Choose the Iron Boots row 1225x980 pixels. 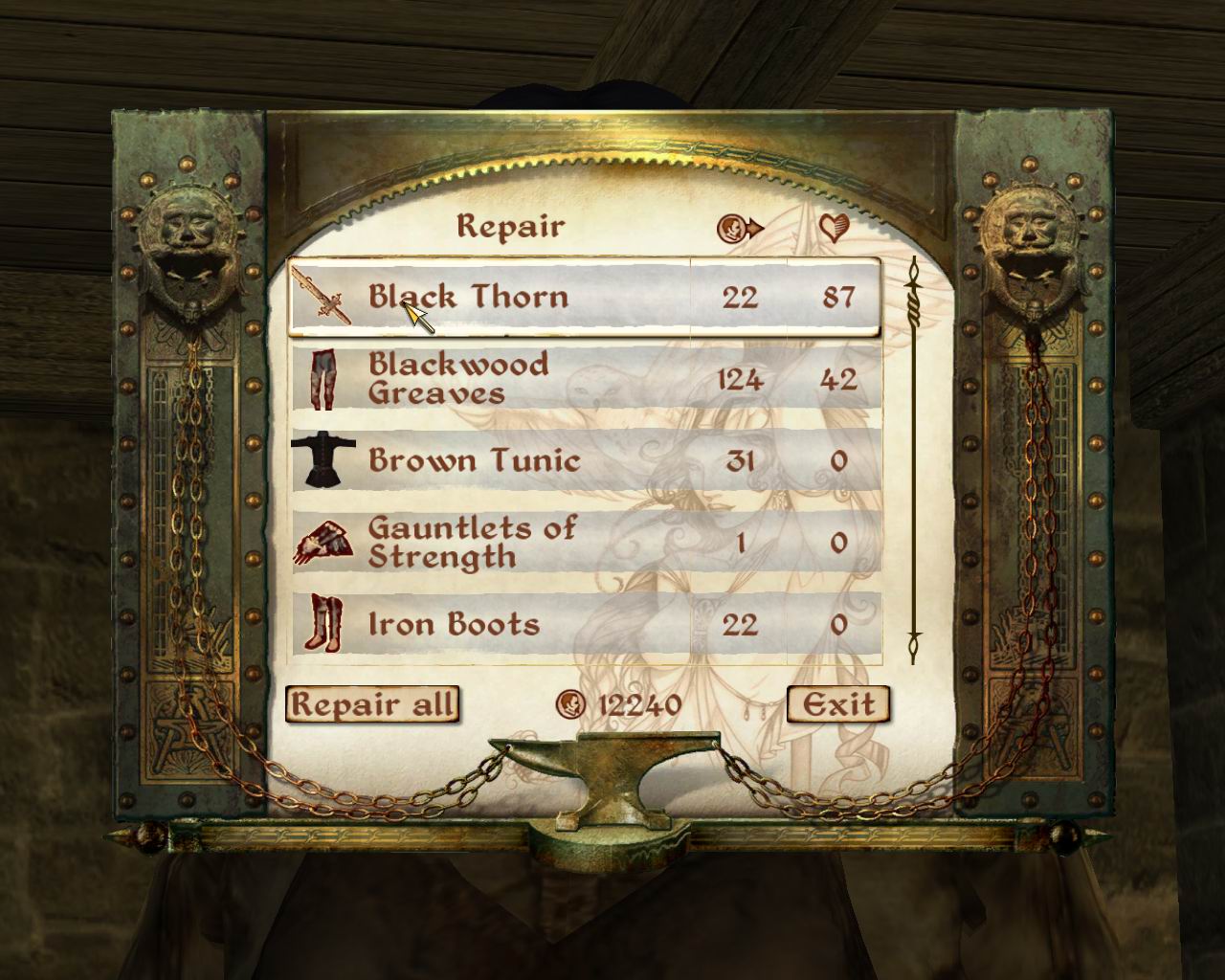click(584, 625)
